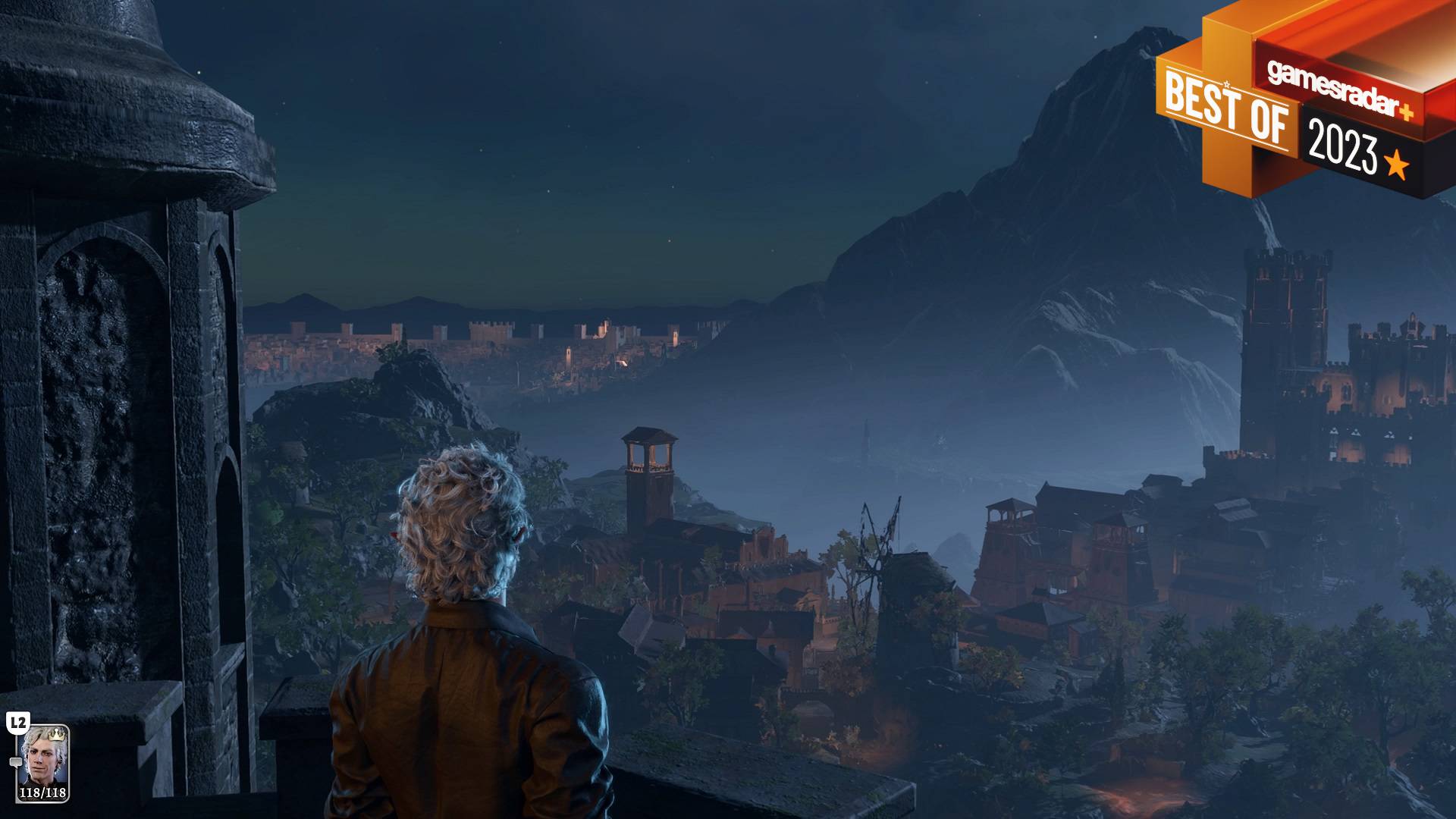Click the orange star on the 2023 banner
The height and width of the screenshot is (819, 1456).
click(x=1396, y=164)
